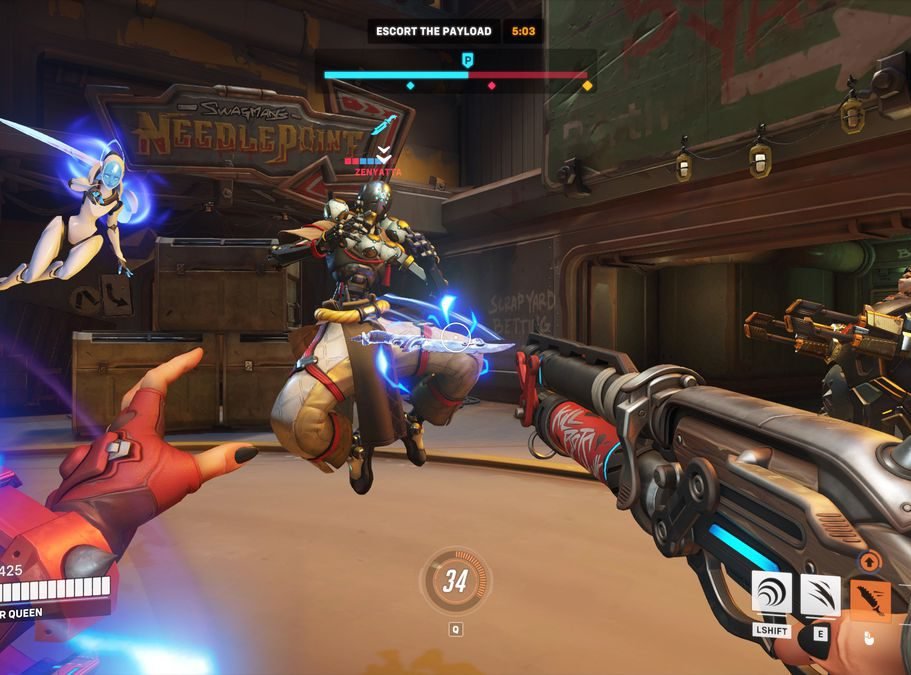This screenshot has height=675, width=911.
Task: Click the Escort the Payload objective label
Action: tap(434, 31)
